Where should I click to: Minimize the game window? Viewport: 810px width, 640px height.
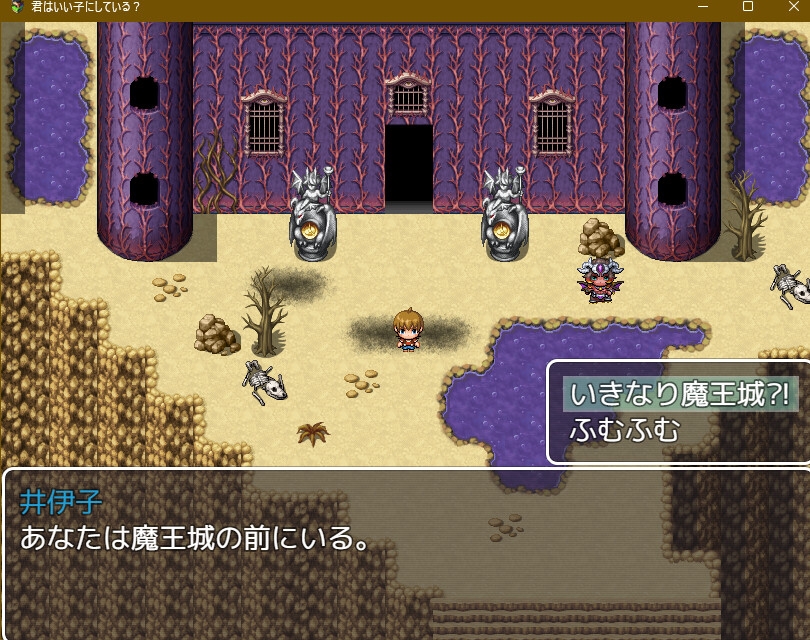pos(703,7)
